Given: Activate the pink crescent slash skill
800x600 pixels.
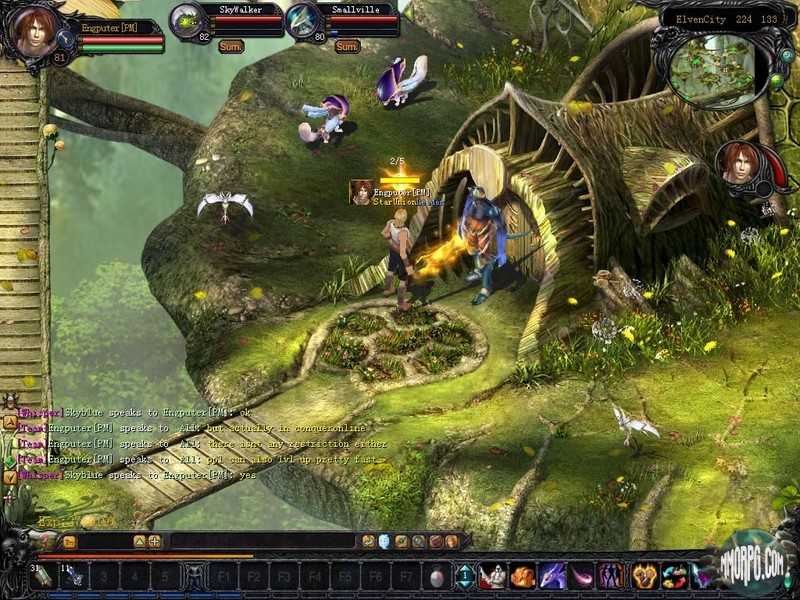Looking at the screenshot, I should tap(582, 576).
